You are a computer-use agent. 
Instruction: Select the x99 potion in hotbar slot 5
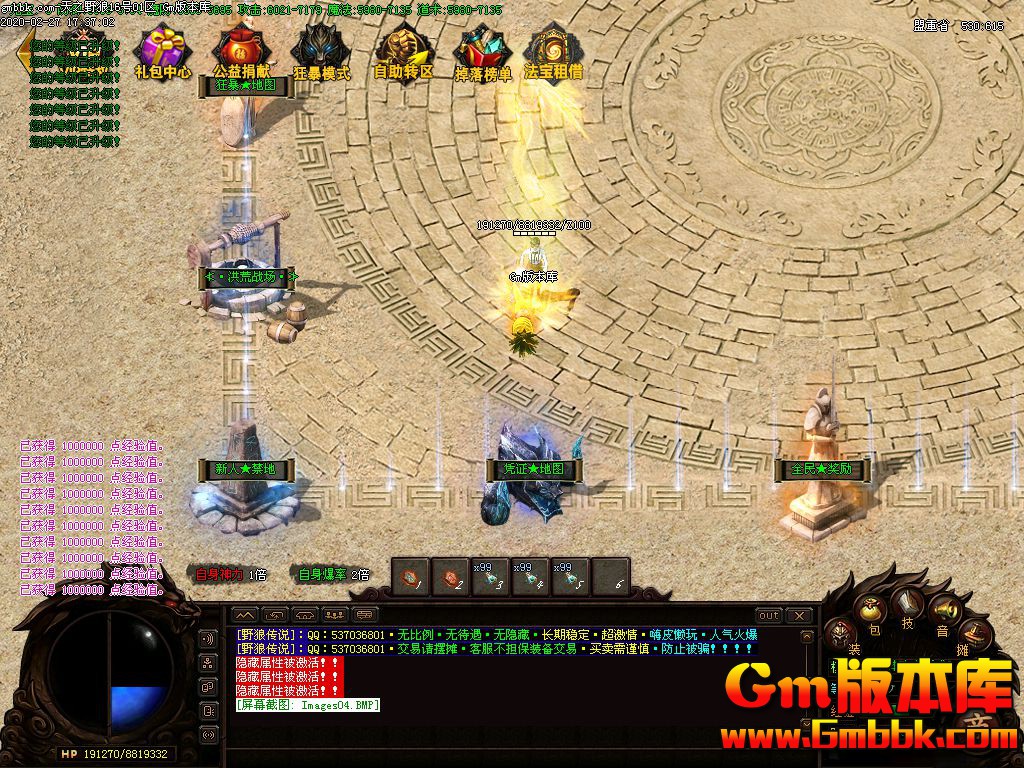click(570, 576)
